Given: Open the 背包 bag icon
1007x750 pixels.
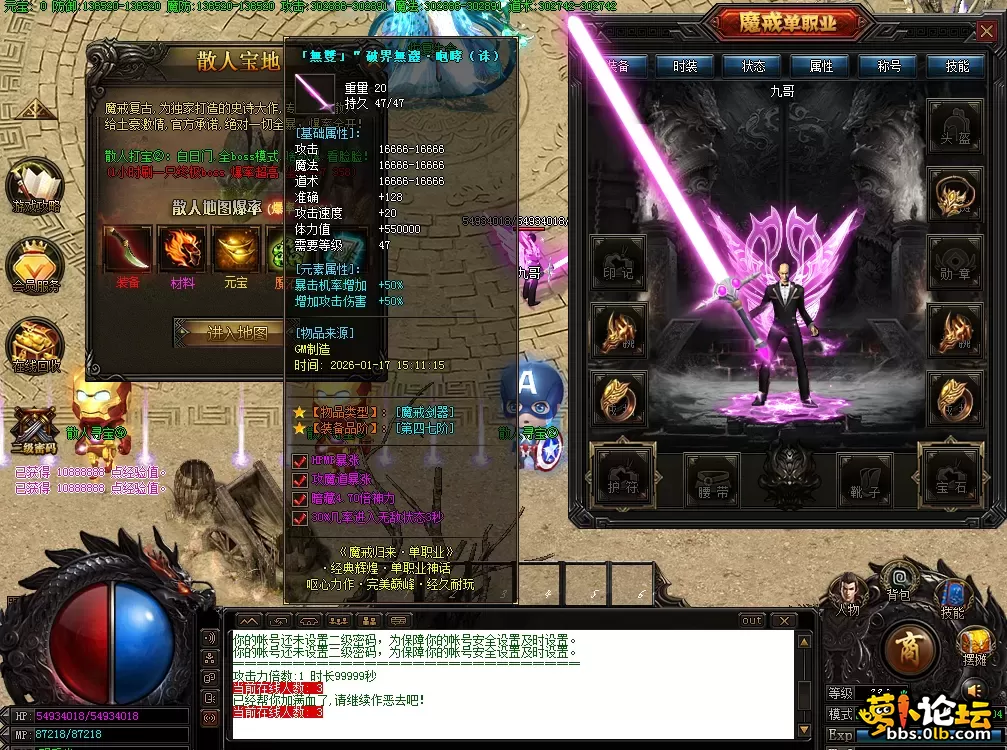Looking at the screenshot, I should [899, 582].
